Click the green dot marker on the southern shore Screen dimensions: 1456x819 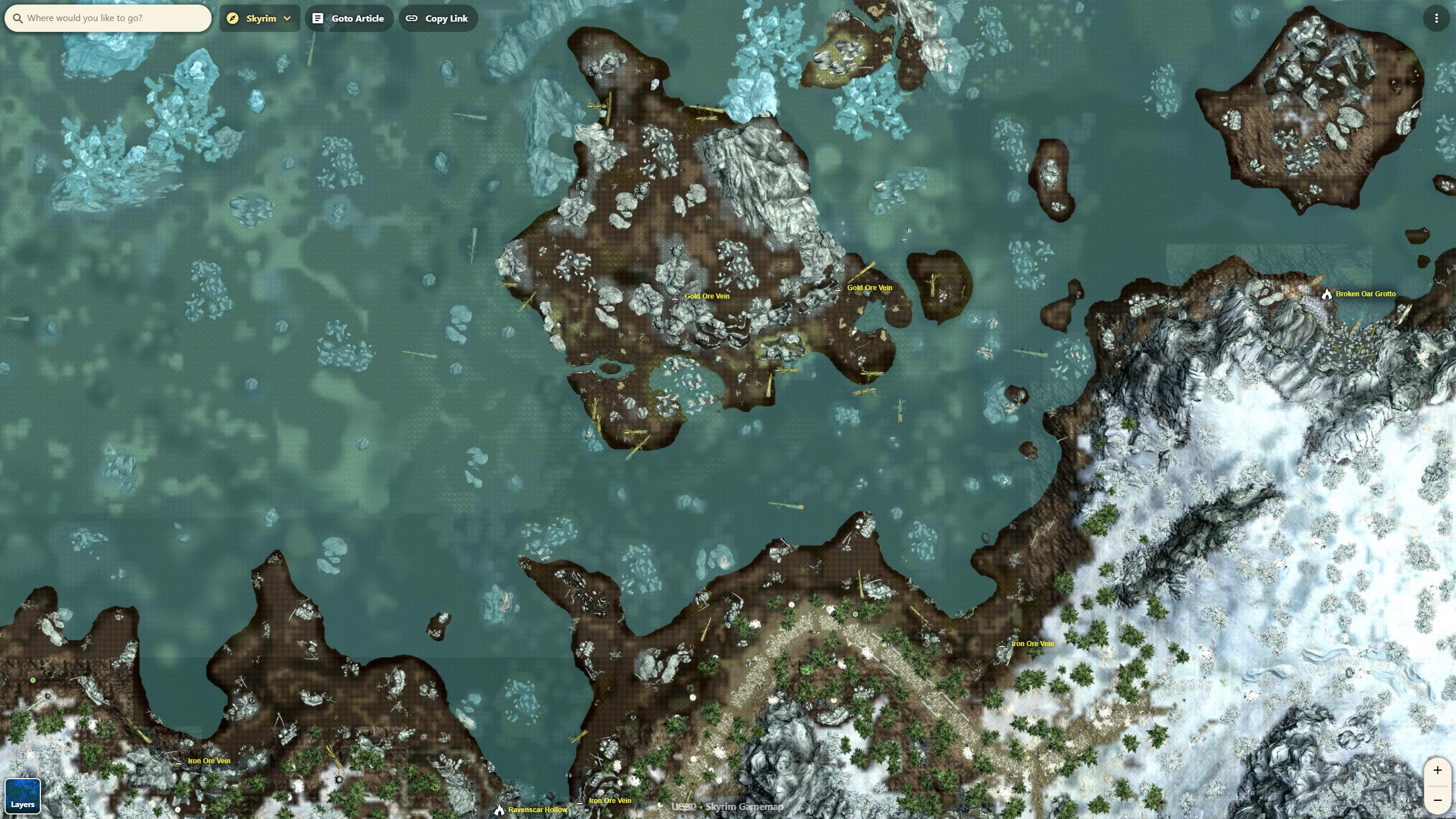[x=855, y=614]
